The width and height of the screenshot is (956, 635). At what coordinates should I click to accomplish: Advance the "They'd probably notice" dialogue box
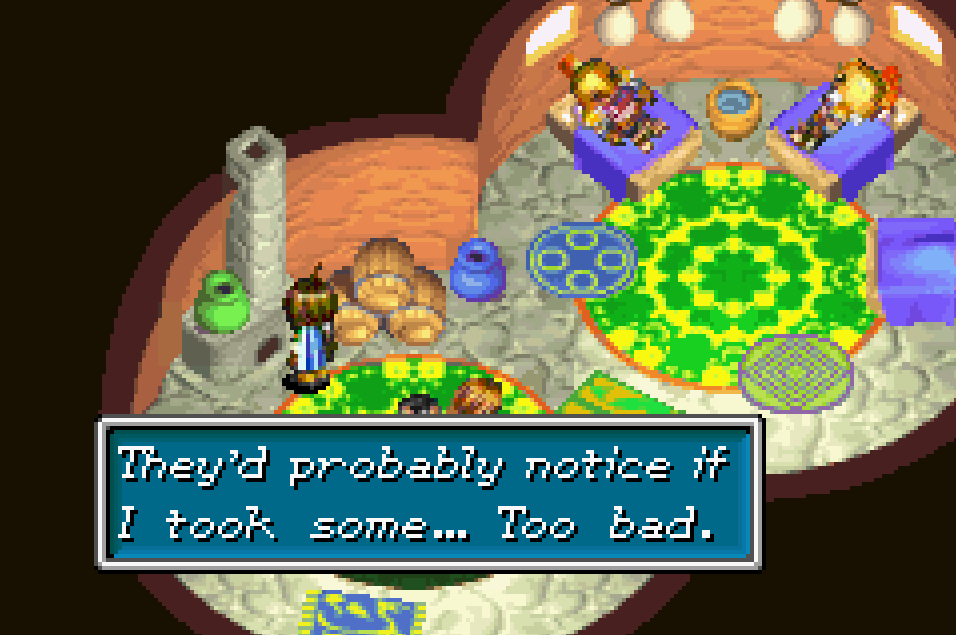click(x=430, y=494)
